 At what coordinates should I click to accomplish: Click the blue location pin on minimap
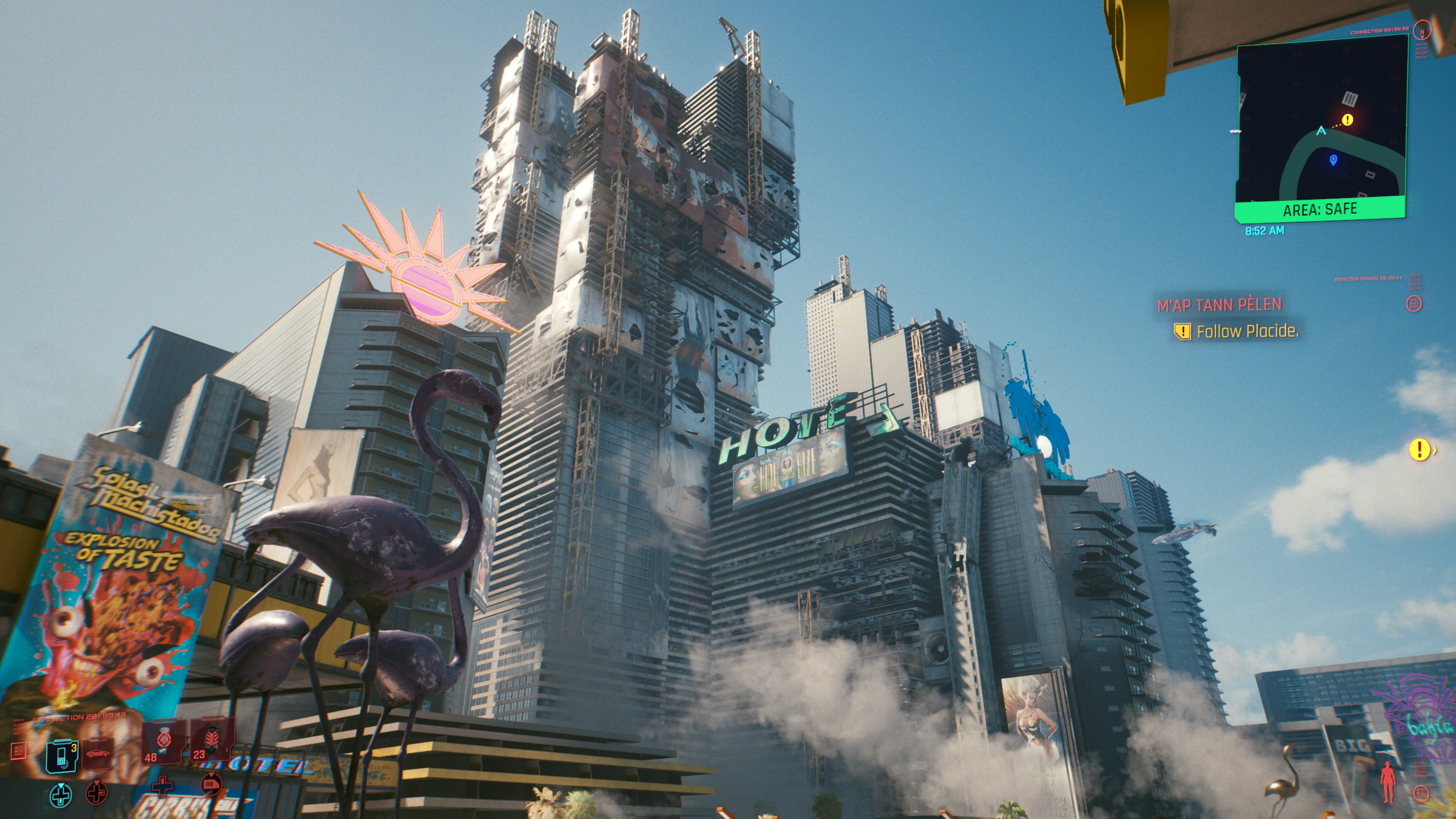[1333, 160]
